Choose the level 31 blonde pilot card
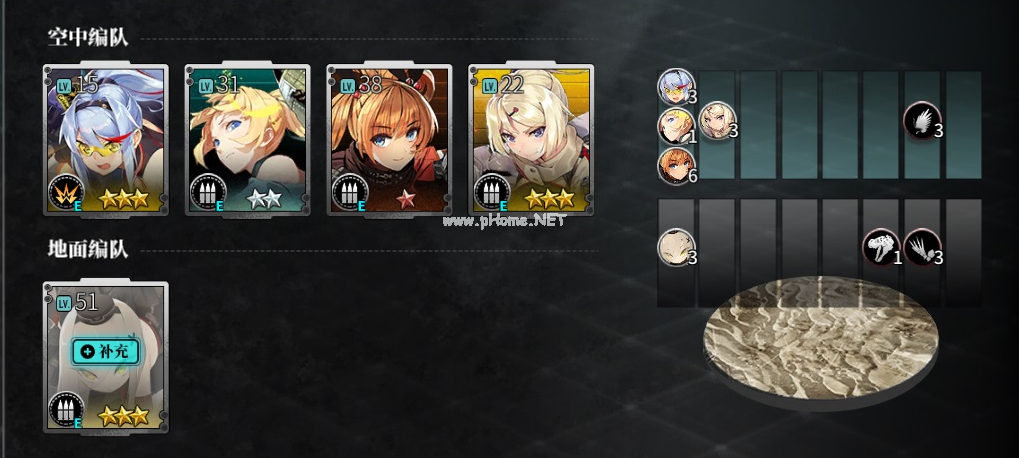Image resolution: width=1019 pixels, height=458 pixels. pyautogui.click(x=247, y=140)
